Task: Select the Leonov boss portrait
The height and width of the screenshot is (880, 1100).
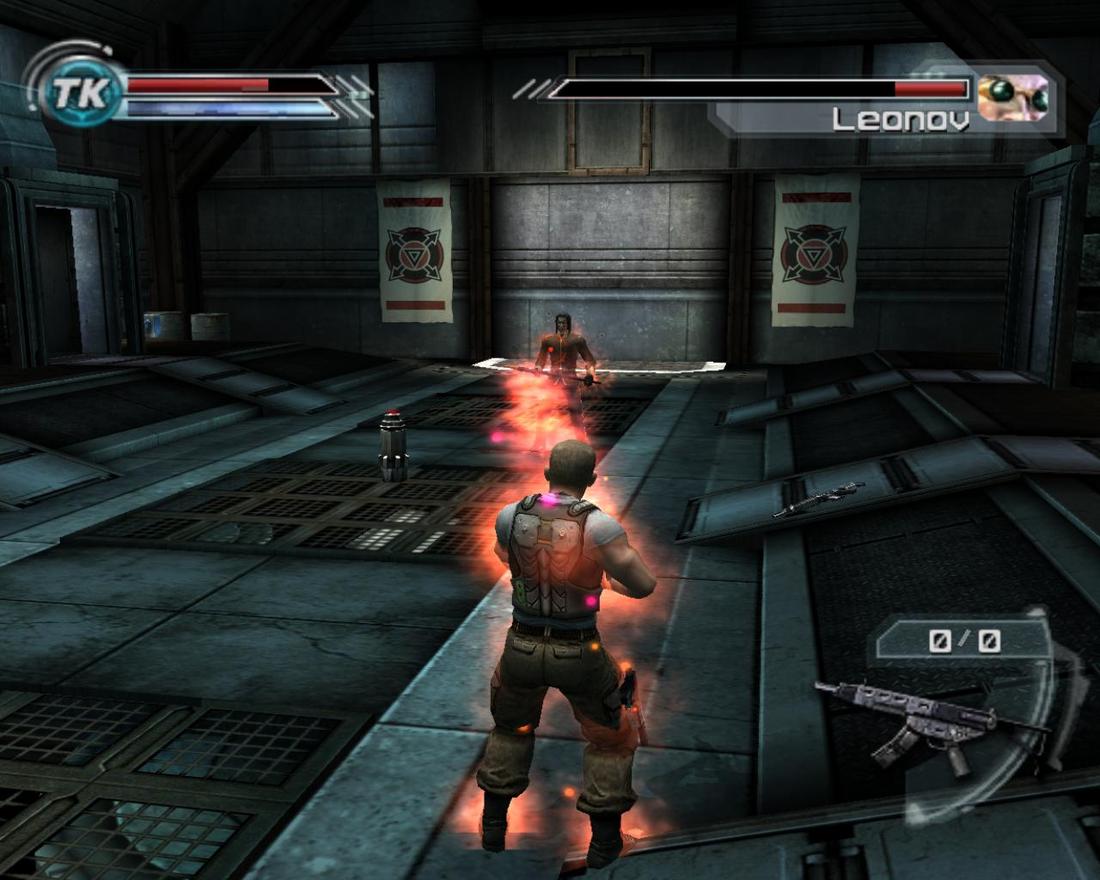Action: [x=1013, y=97]
